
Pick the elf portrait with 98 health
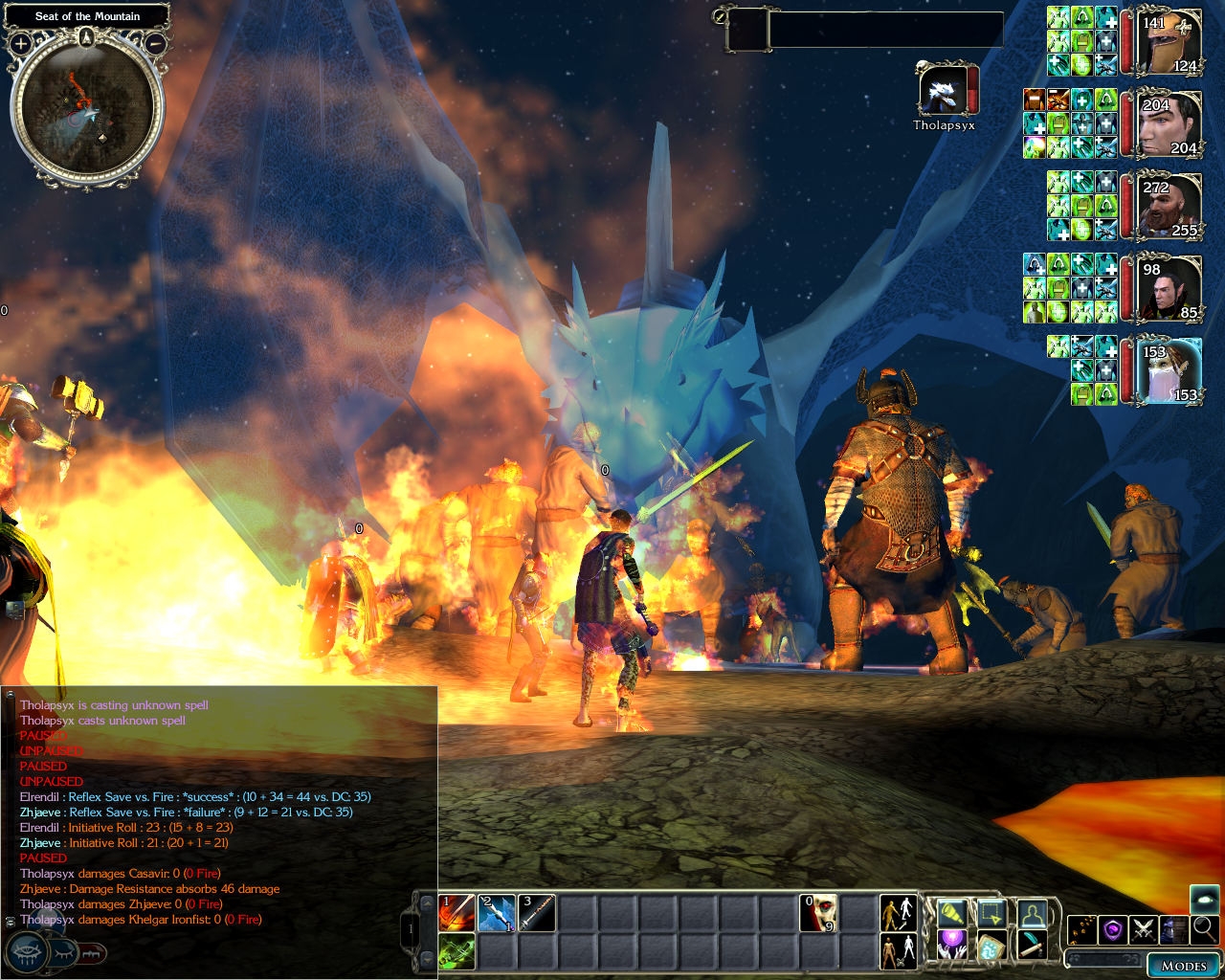pyautogui.click(x=1170, y=288)
